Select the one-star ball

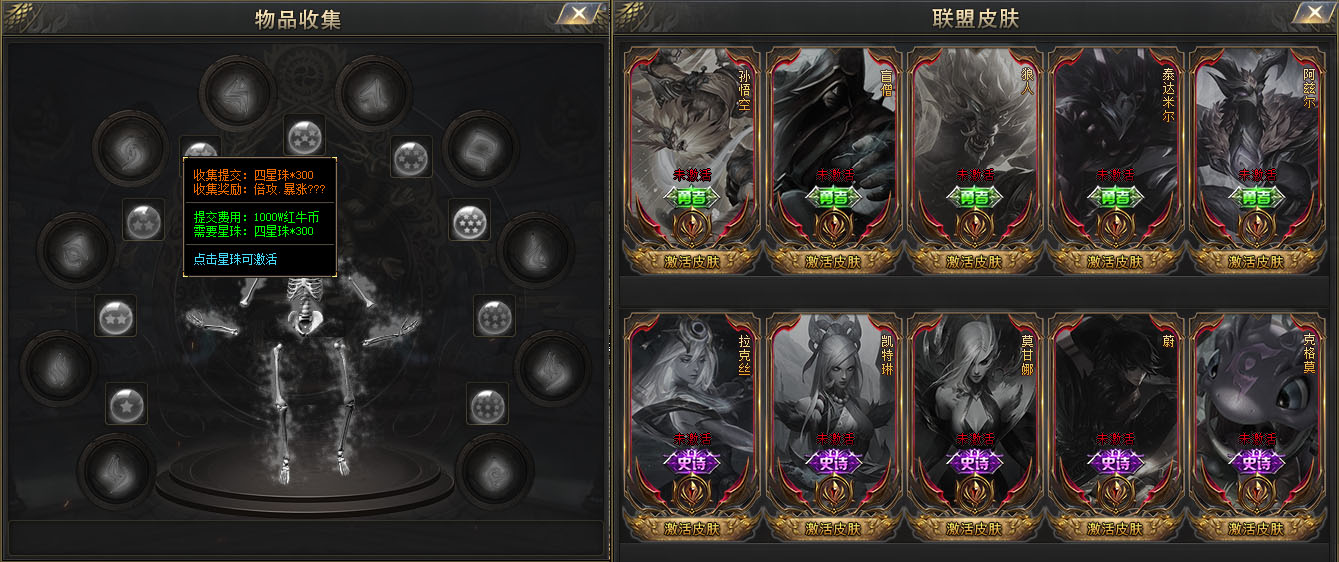click(x=127, y=404)
